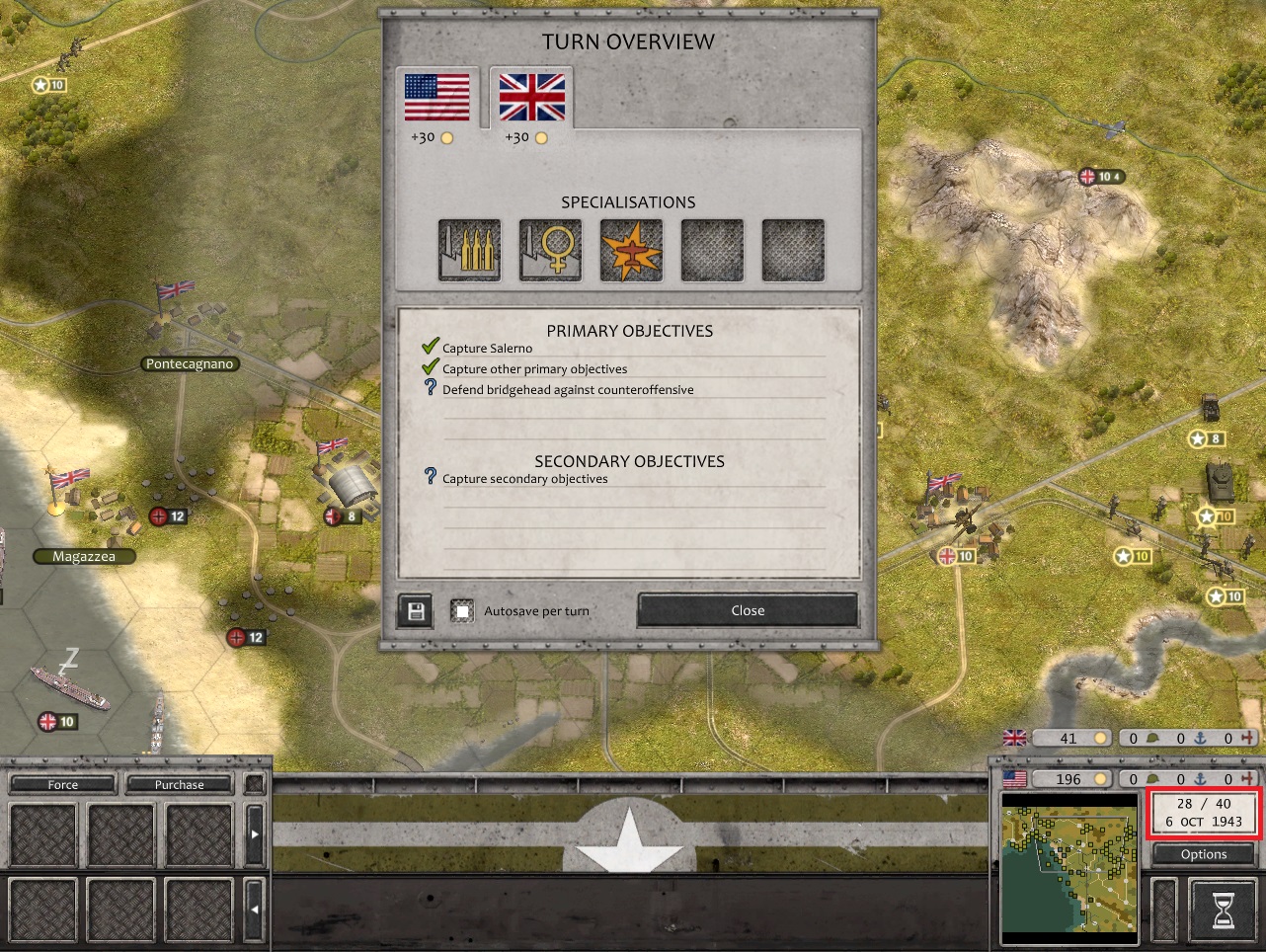The height and width of the screenshot is (952, 1266).
Task: Click the floppy disk save button
Action: [416, 611]
